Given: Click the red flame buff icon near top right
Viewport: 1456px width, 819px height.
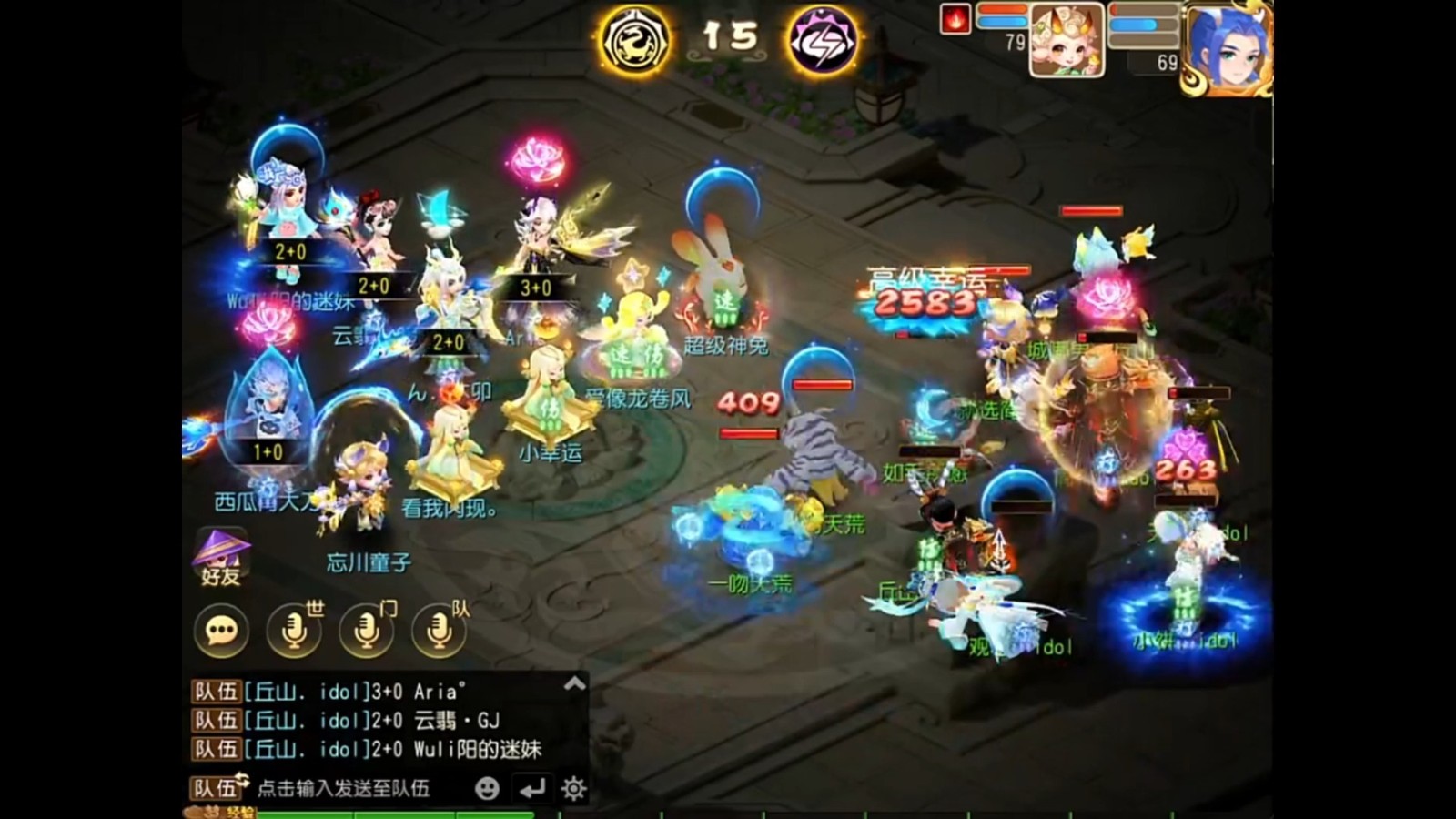Looking at the screenshot, I should coord(954,20).
